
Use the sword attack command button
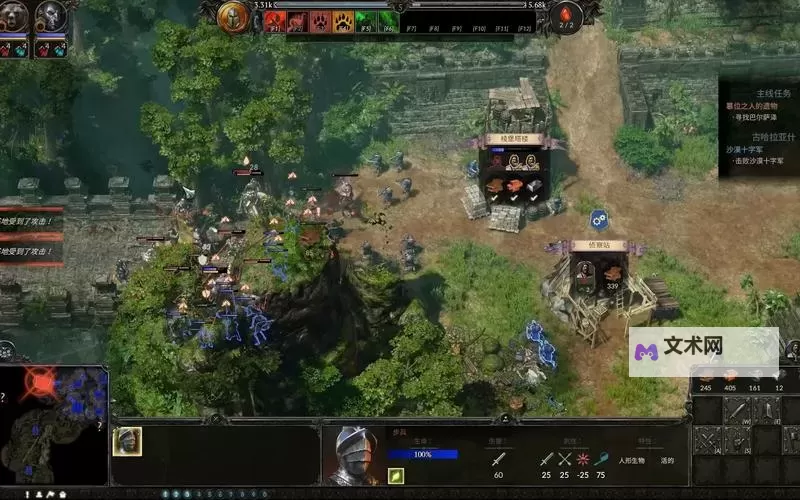click(x=738, y=408)
